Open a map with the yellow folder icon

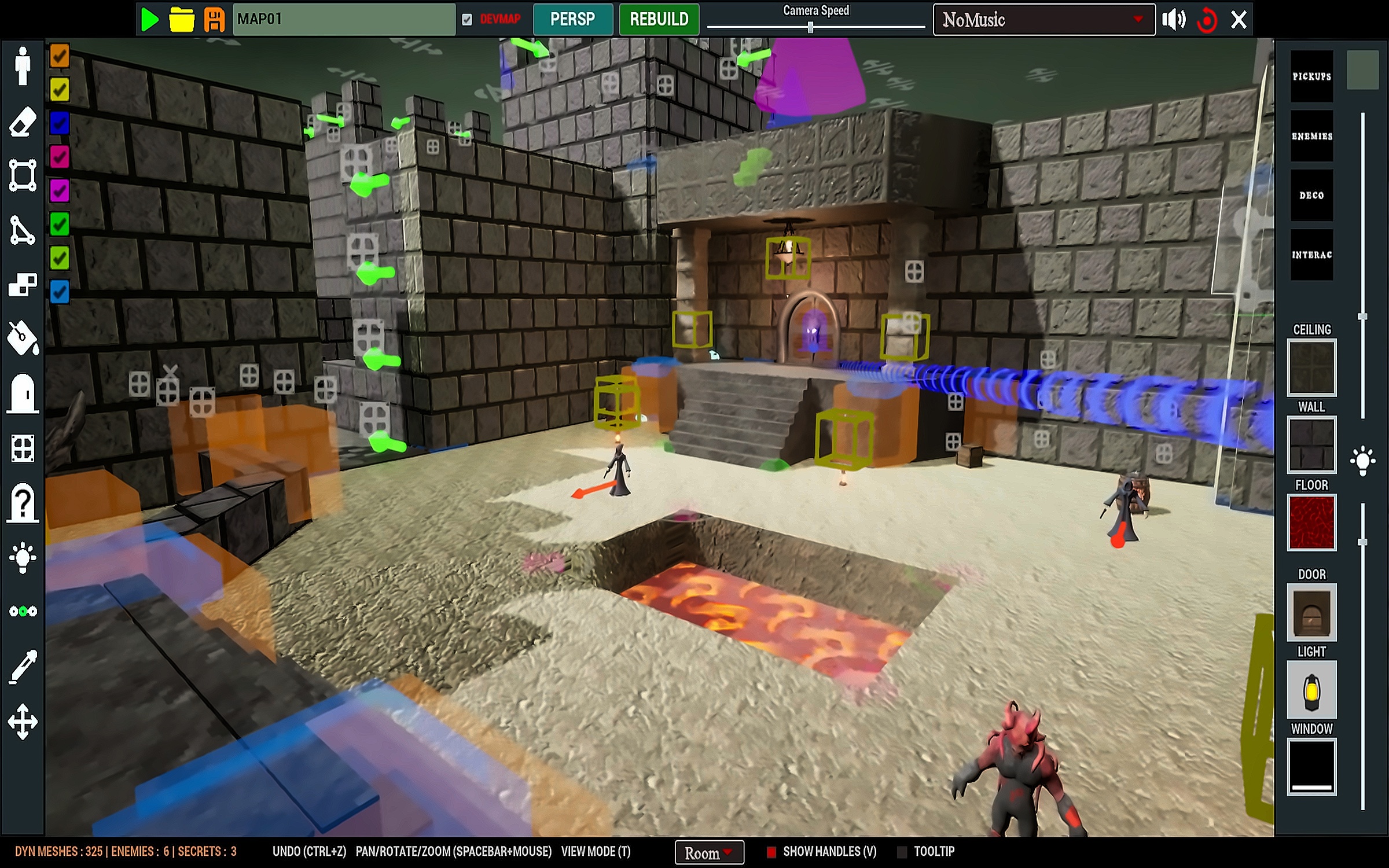pos(181,20)
